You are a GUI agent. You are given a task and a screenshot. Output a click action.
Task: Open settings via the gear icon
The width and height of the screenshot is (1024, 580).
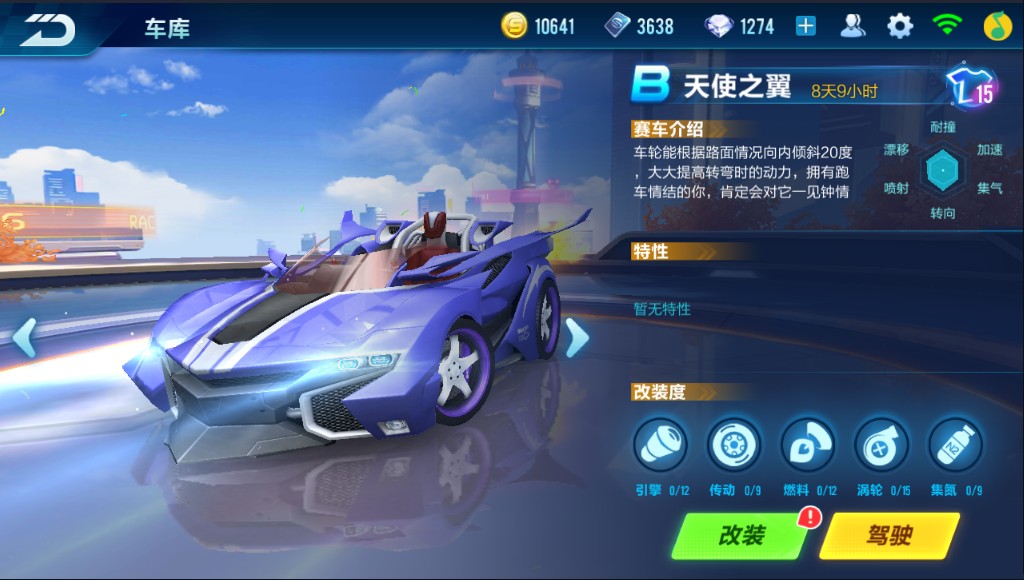click(900, 27)
